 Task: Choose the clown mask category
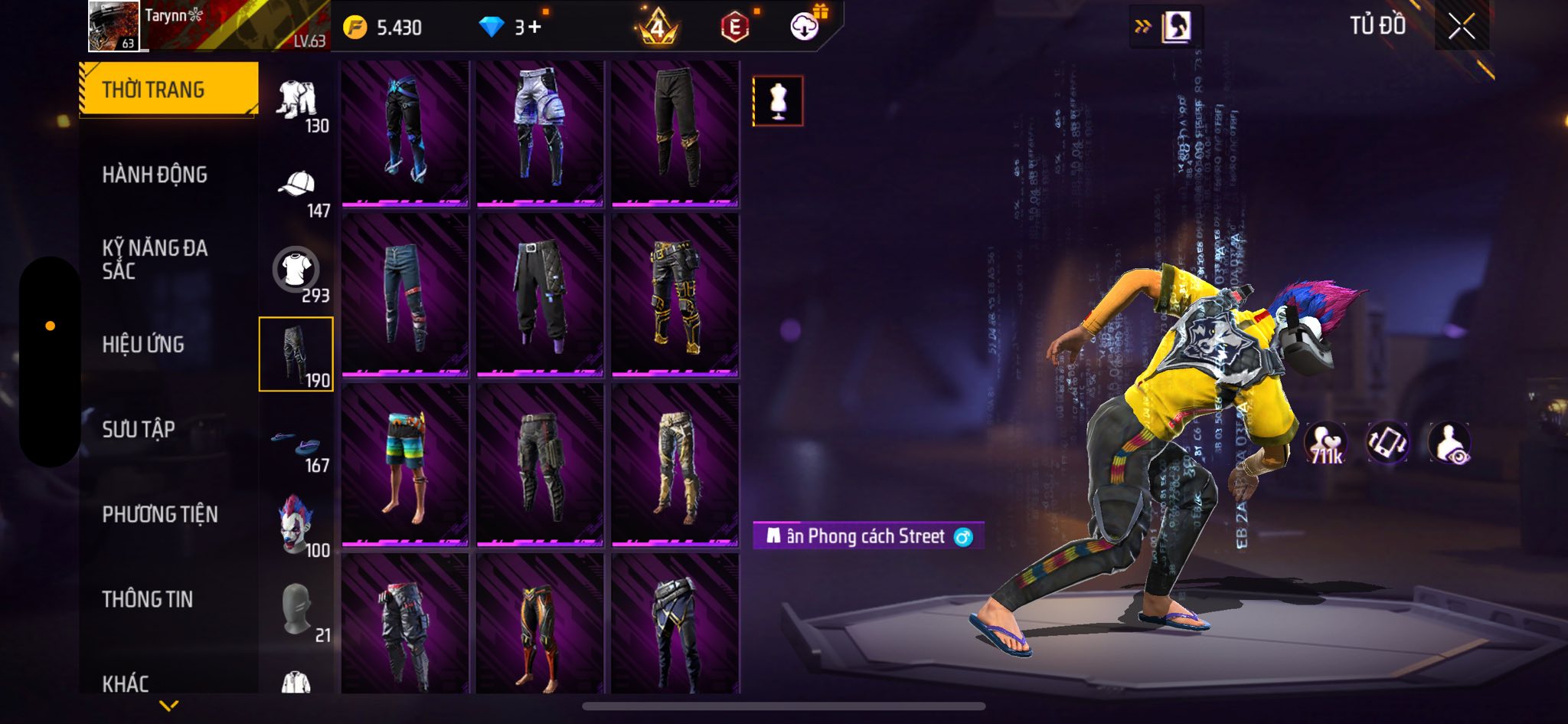(296, 524)
